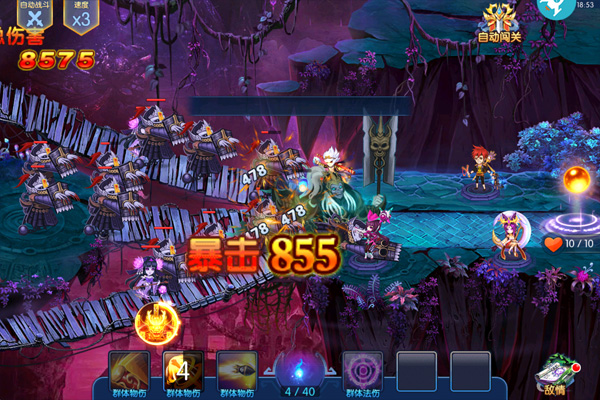This screenshot has height=400, width=600.
Task: Cast the purple rune 群体法伤 skill
Action: [362, 370]
